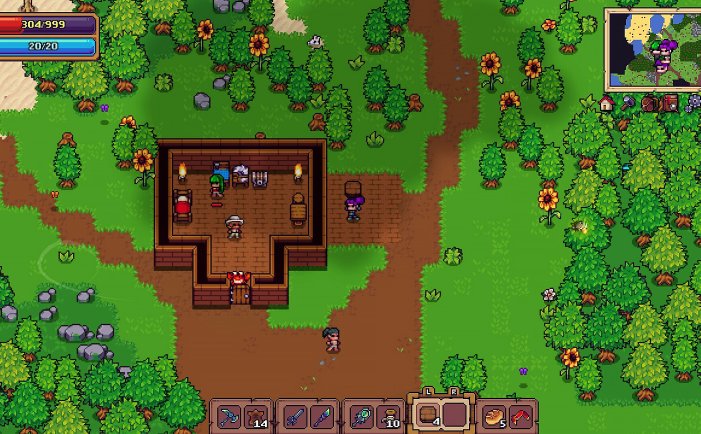Click the red-roofed house icon
The height and width of the screenshot is (434, 701).
tap(607, 103)
